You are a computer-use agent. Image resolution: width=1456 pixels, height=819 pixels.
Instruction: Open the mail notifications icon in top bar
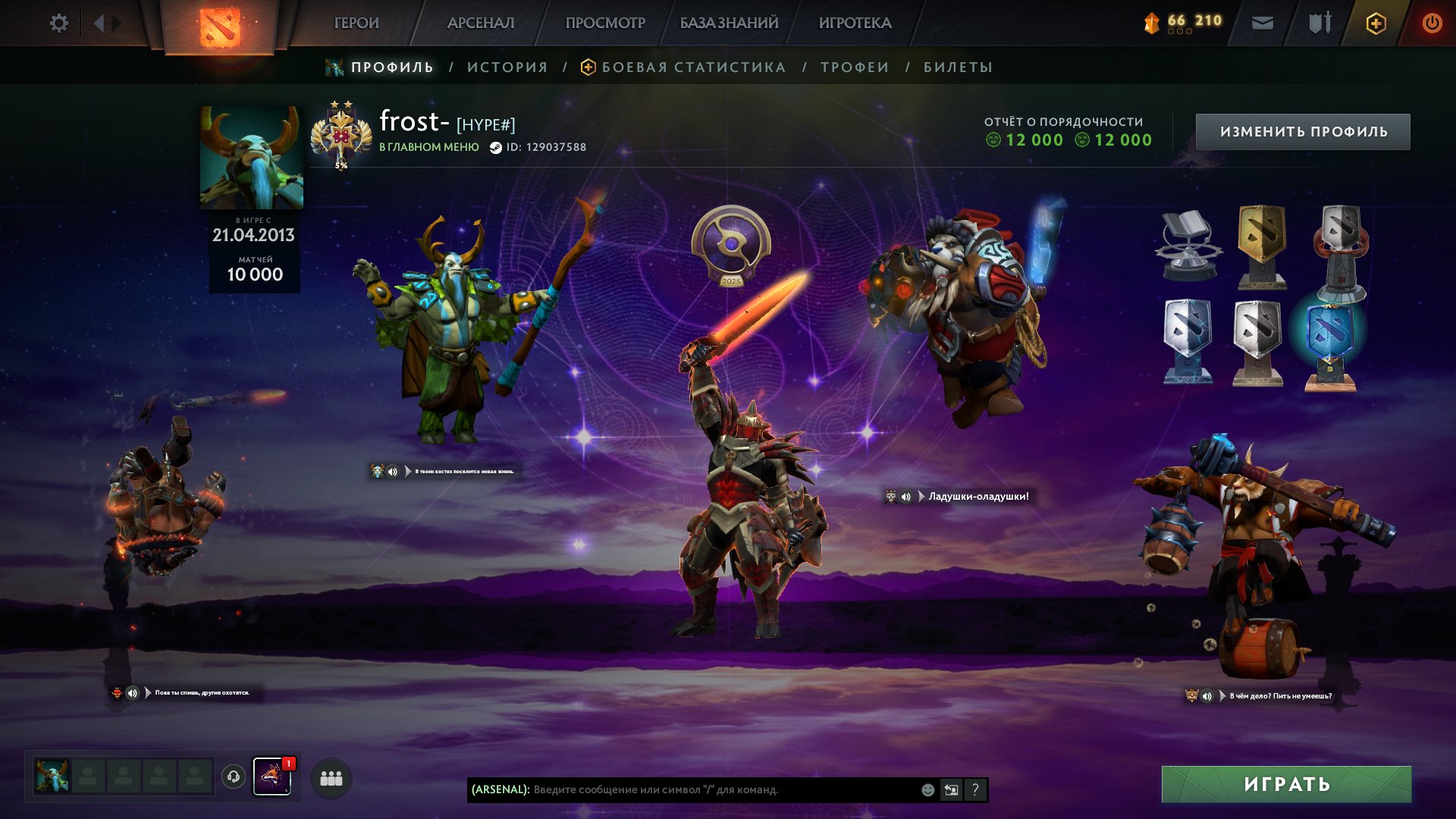coord(1263,23)
